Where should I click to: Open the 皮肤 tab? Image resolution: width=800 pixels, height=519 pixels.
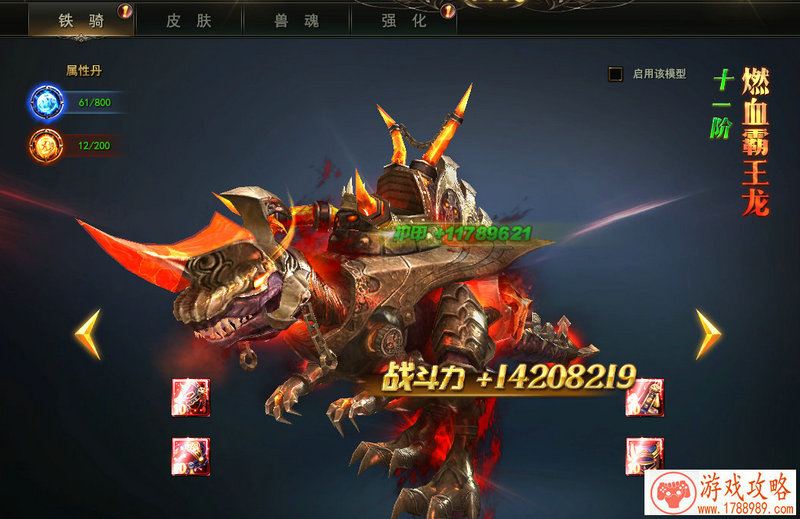(x=188, y=19)
